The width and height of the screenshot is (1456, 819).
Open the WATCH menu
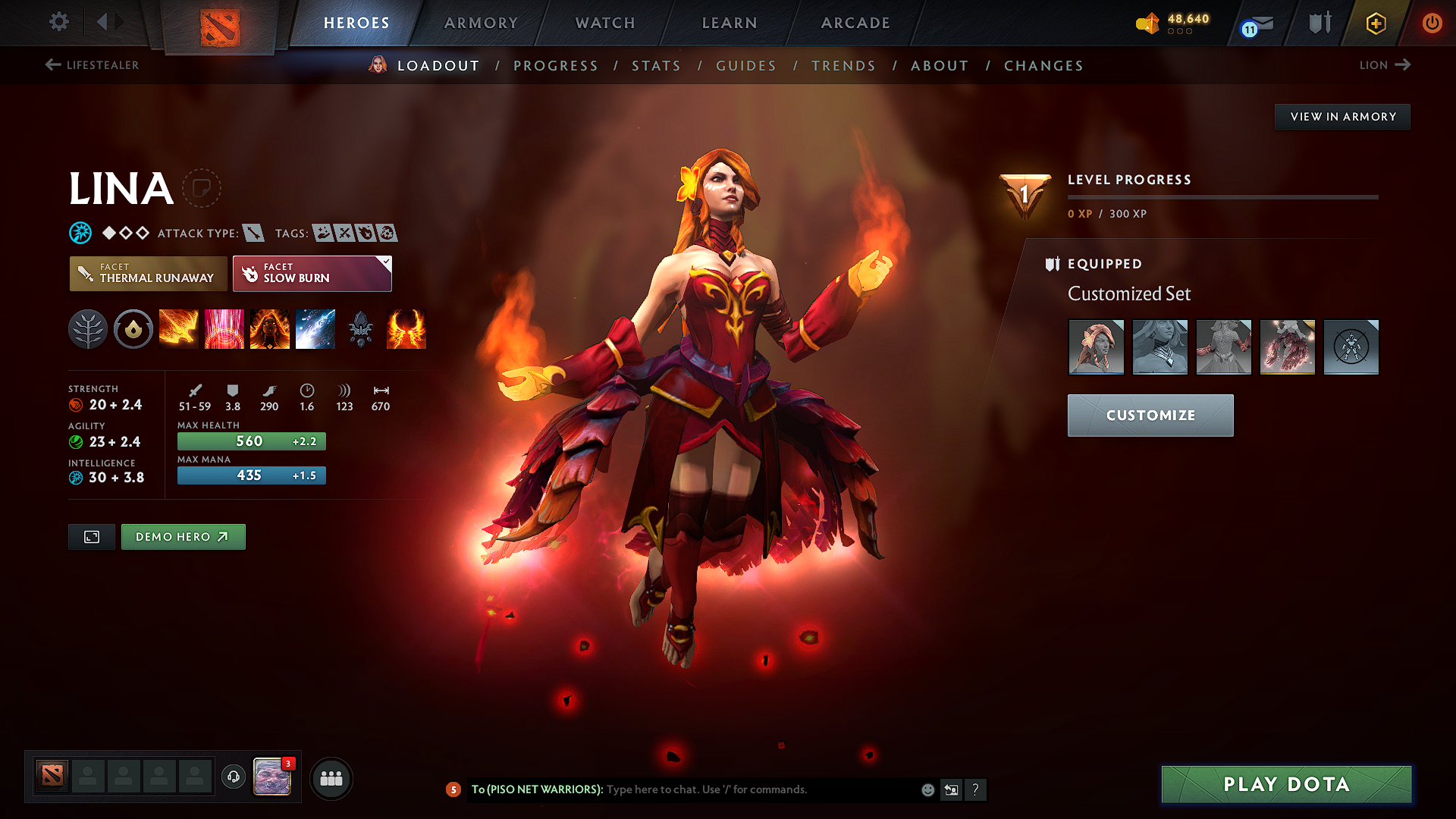pyautogui.click(x=605, y=23)
